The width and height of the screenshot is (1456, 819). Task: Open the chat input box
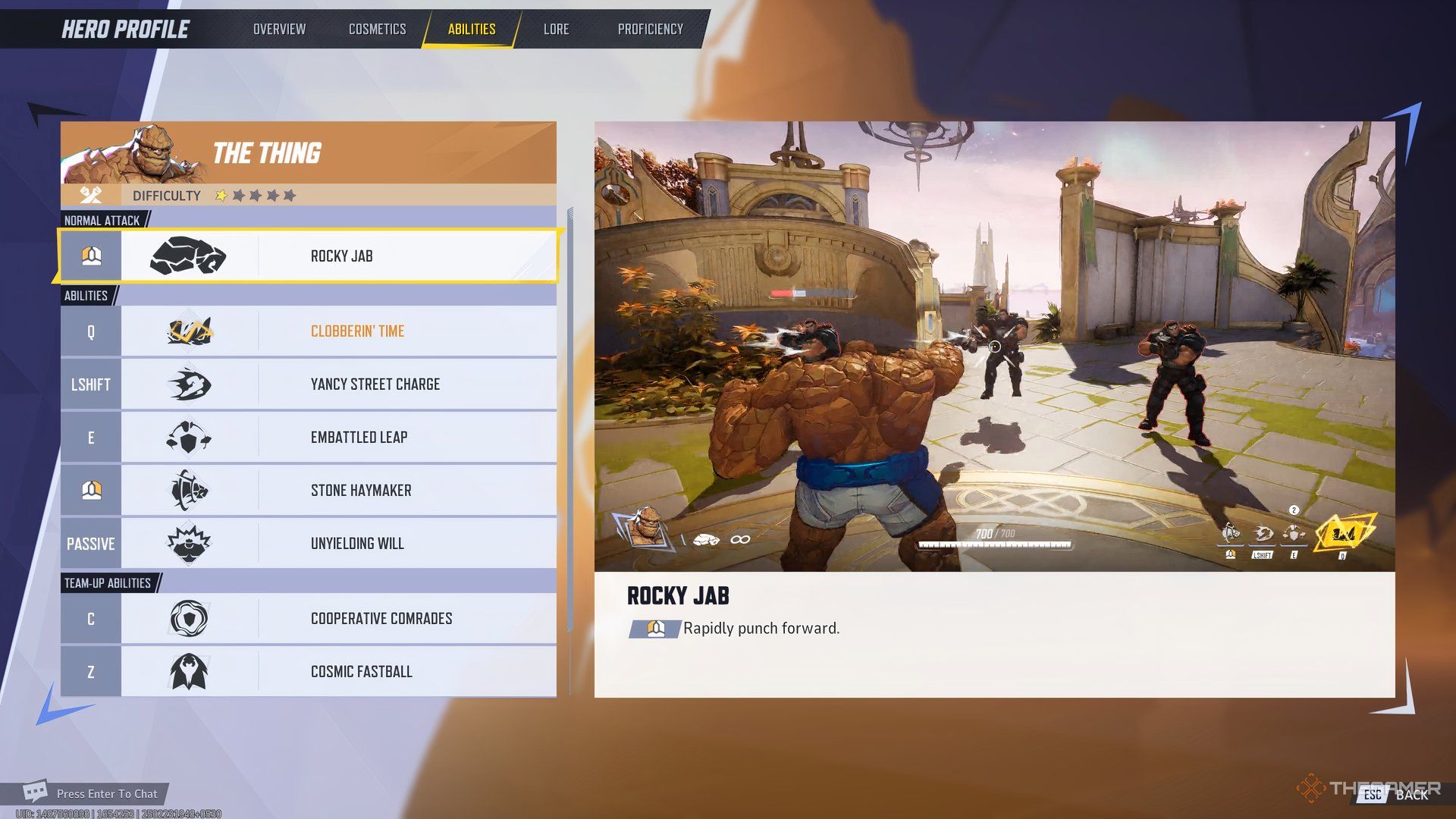coord(106,794)
